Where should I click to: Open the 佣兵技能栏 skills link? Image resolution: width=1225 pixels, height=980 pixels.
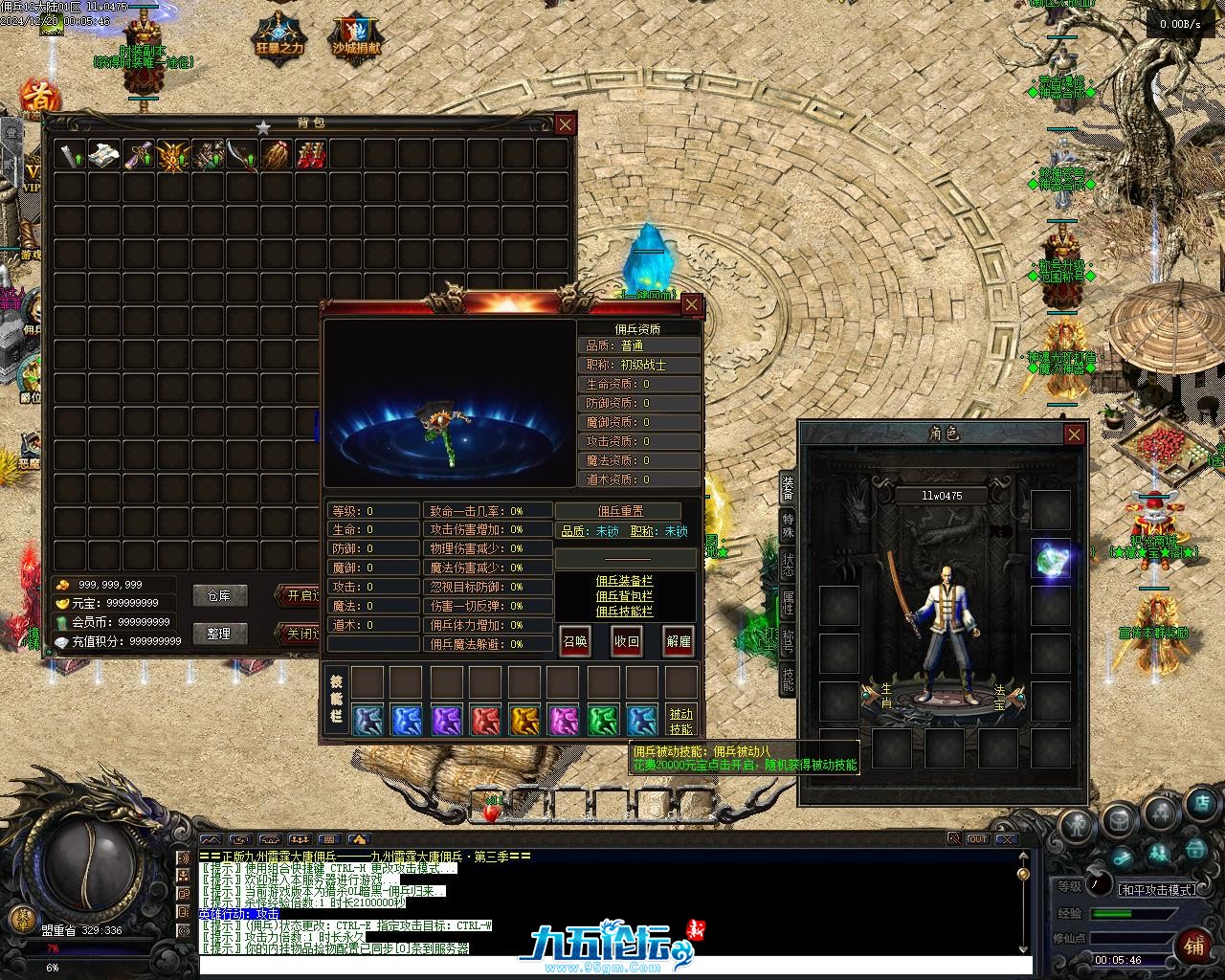click(624, 612)
